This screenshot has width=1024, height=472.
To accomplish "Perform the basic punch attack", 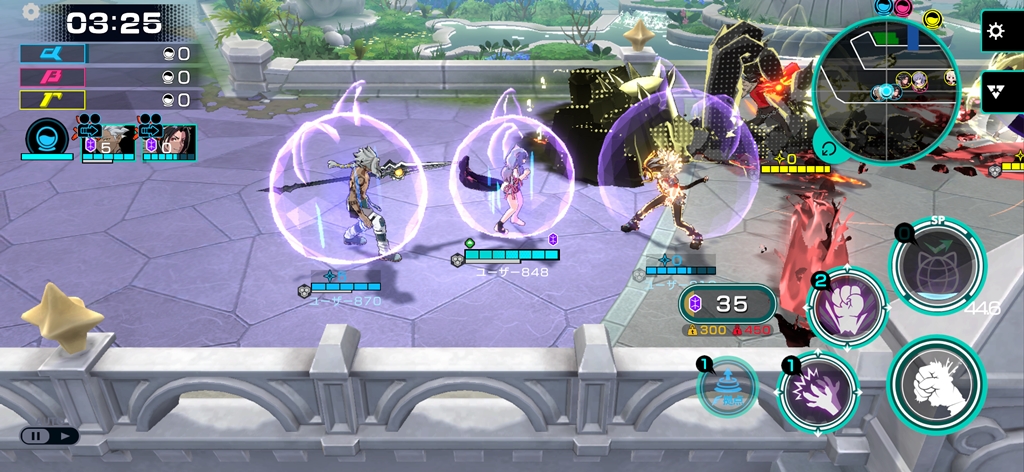I will pos(936,385).
